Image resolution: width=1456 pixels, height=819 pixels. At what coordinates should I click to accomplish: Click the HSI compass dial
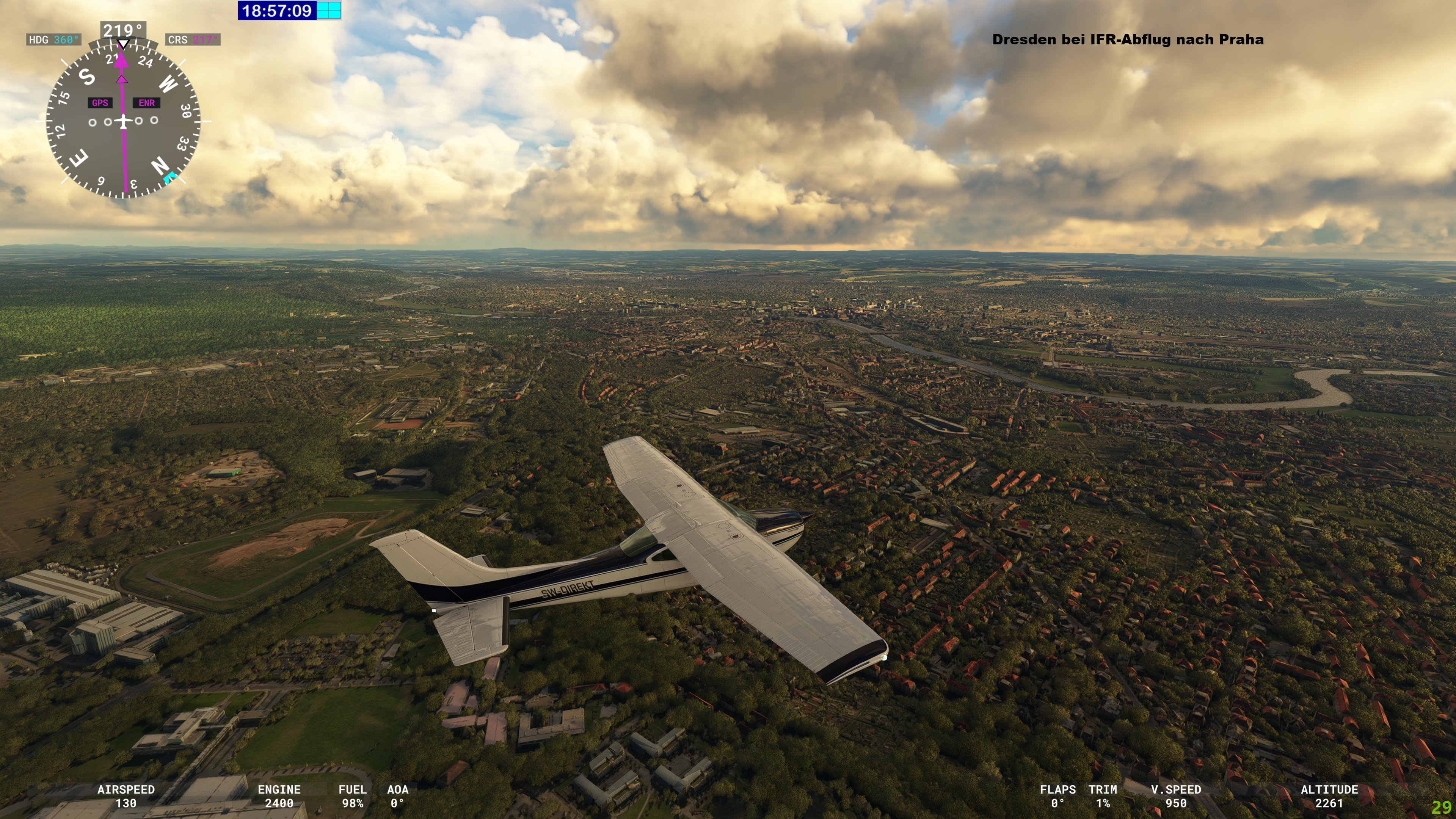[x=123, y=121]
